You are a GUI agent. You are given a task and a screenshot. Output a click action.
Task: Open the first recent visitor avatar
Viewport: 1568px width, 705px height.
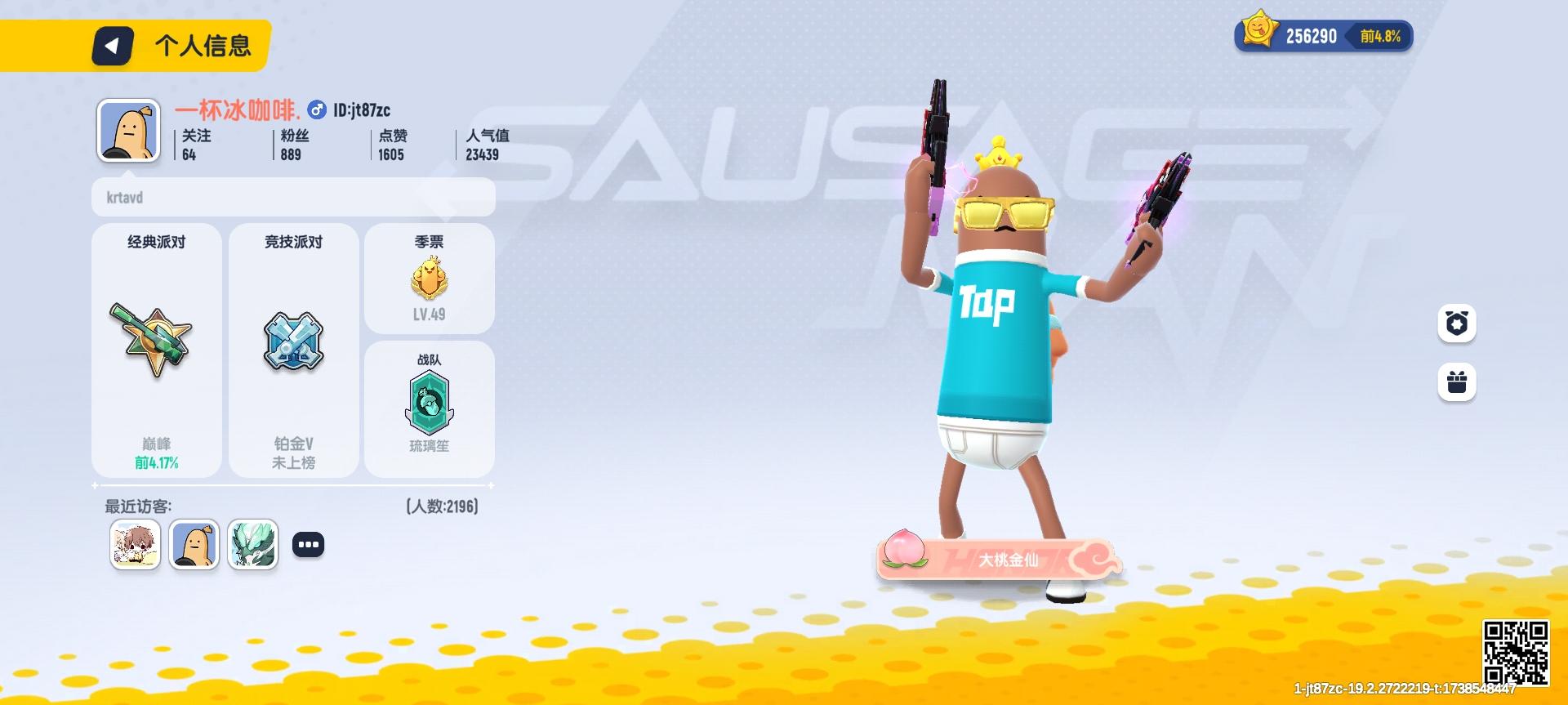136,543
